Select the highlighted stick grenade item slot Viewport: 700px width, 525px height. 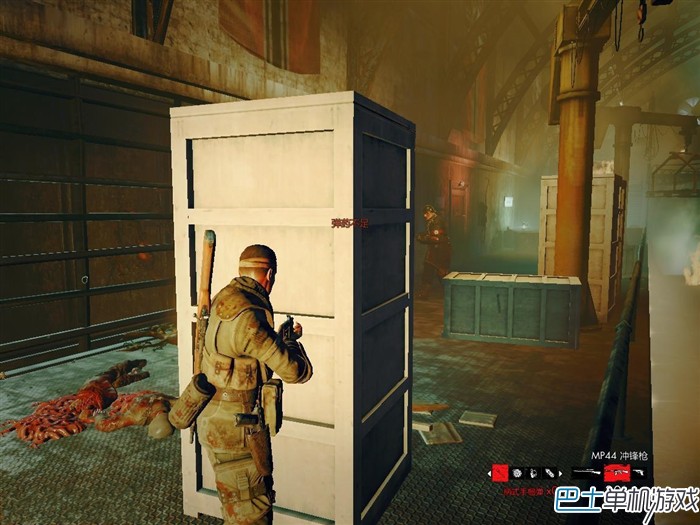click(500, 473)
